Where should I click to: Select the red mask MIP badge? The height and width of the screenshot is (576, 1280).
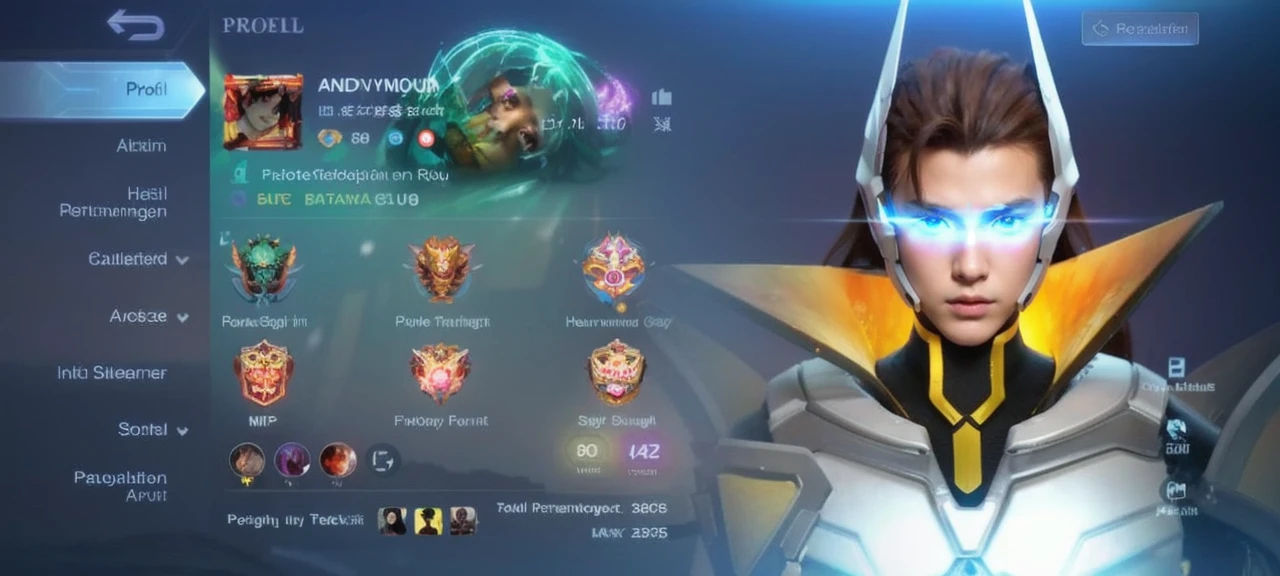coord(263,372)
